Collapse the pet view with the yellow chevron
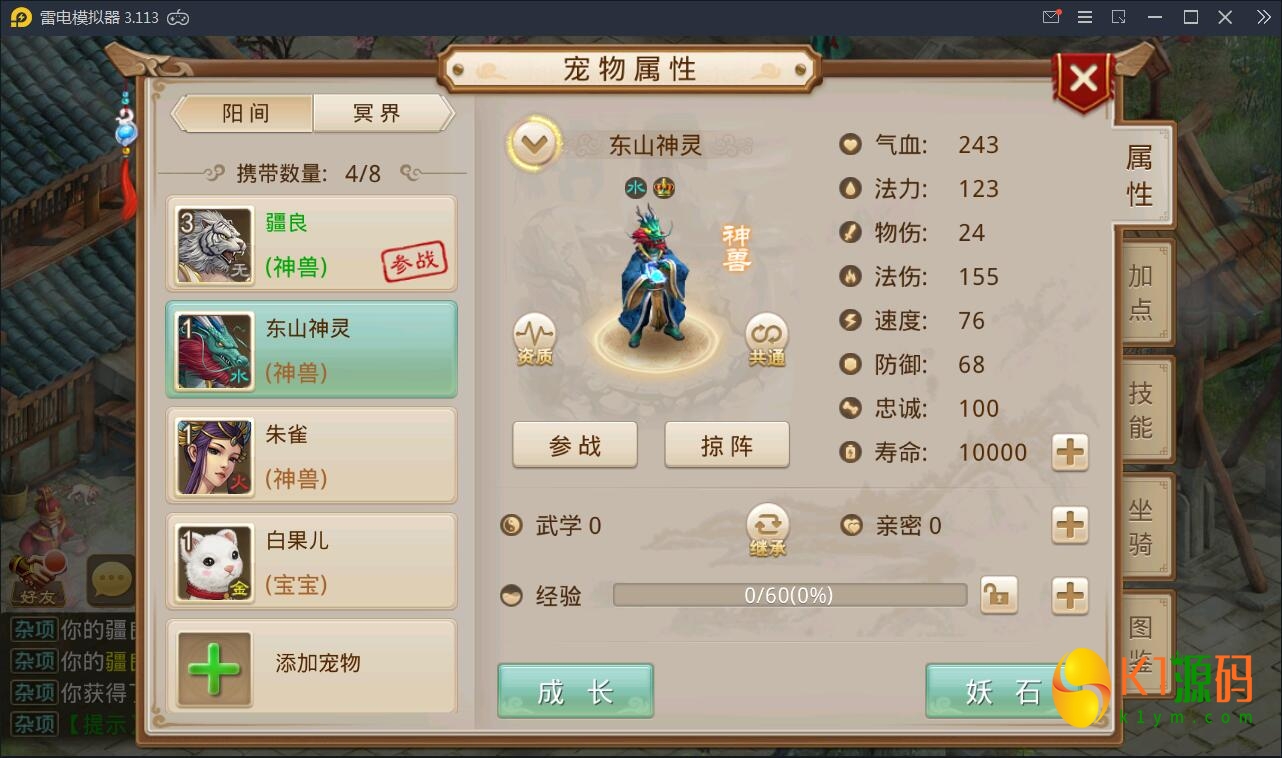The height and width of the screenshot is (758, 1282). pos(534,143)
